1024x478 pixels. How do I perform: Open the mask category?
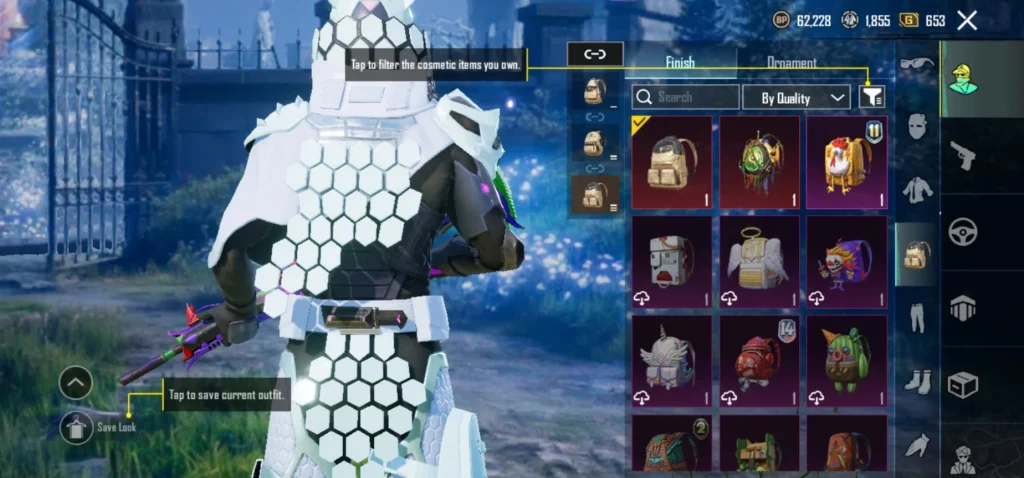(916, 127)
